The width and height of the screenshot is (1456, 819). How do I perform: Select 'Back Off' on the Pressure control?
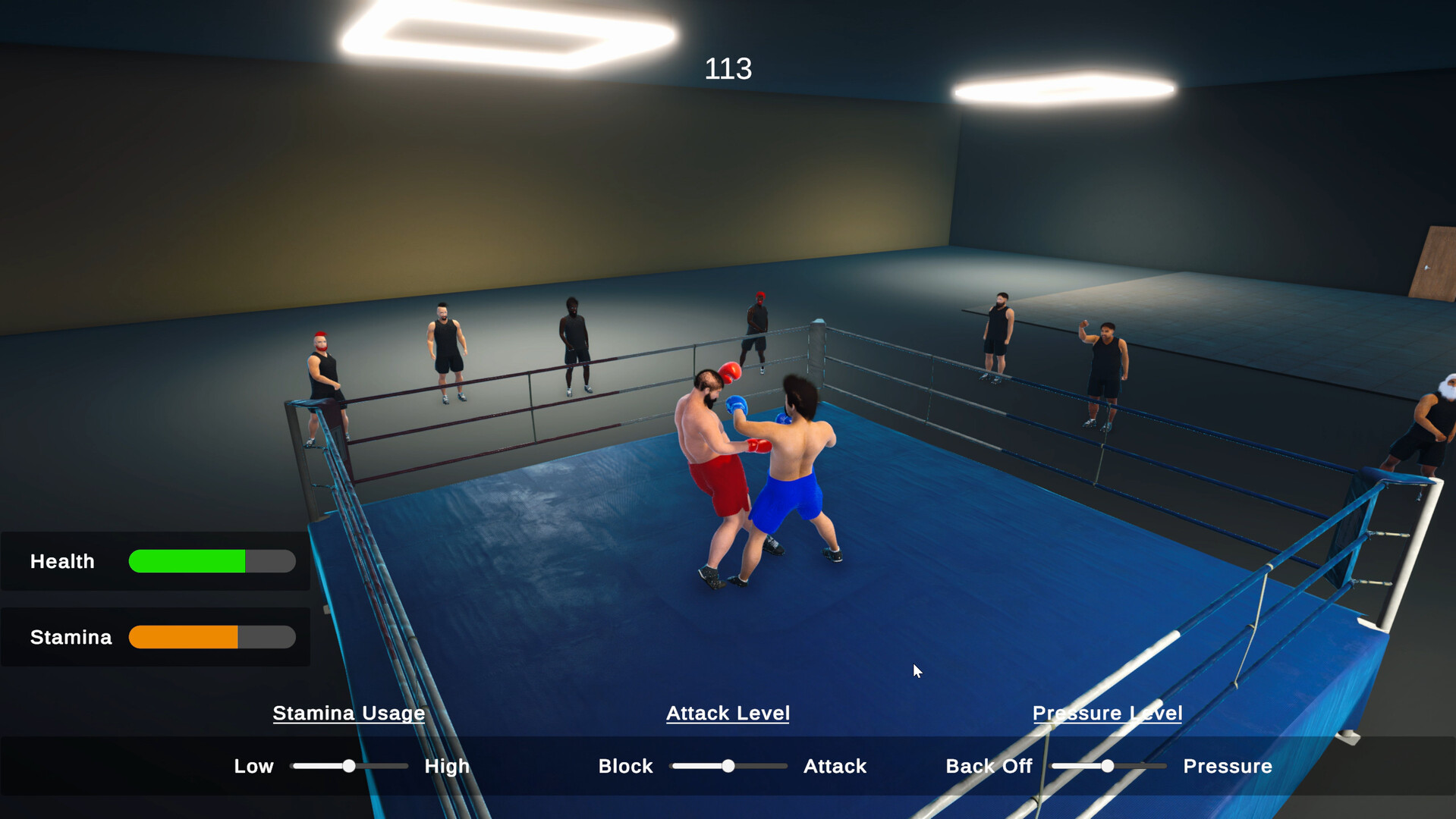coord(988,766)
